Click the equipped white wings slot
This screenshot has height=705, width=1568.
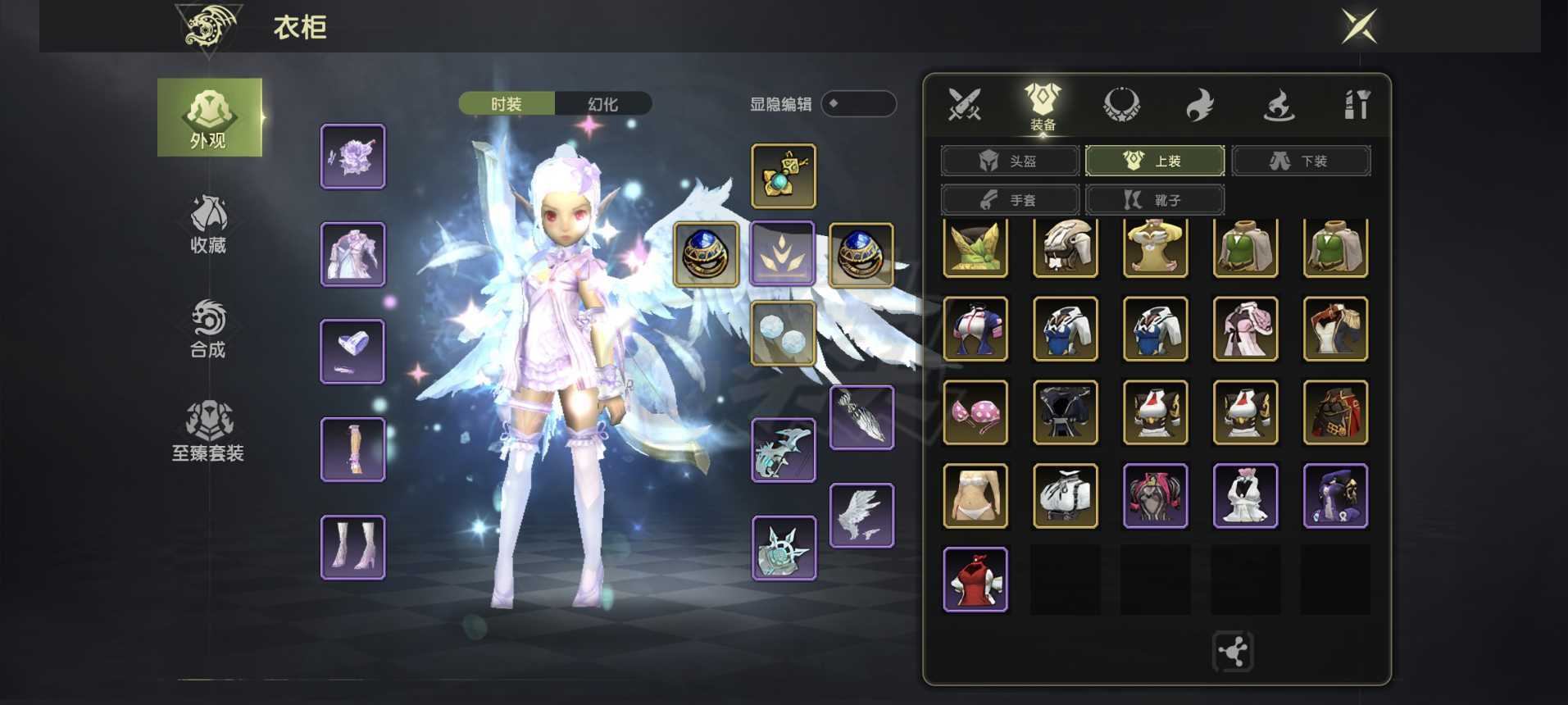pos(861,515)
